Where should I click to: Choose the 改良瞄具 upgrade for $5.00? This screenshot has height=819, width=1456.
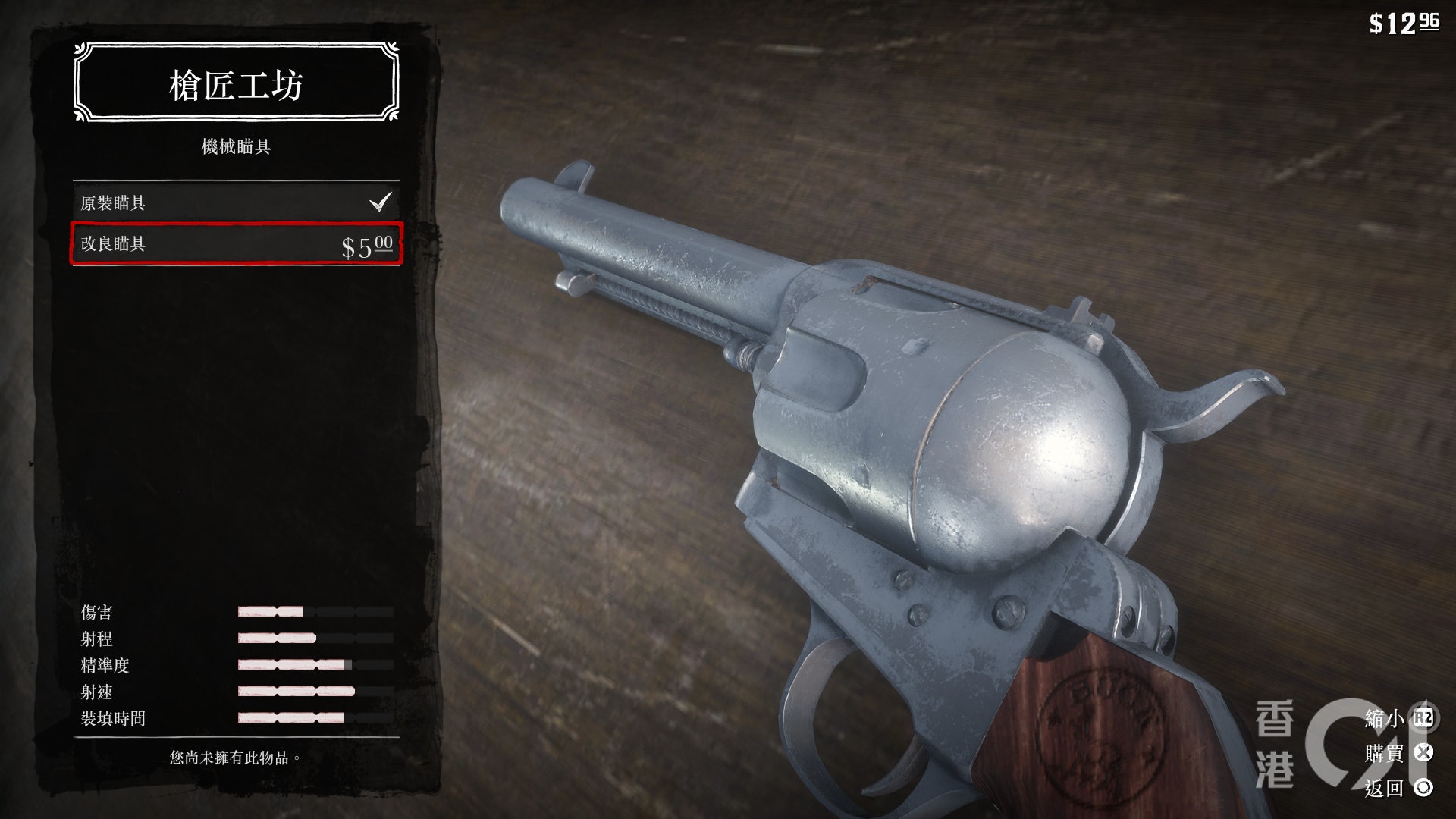(x=236, y=244)
